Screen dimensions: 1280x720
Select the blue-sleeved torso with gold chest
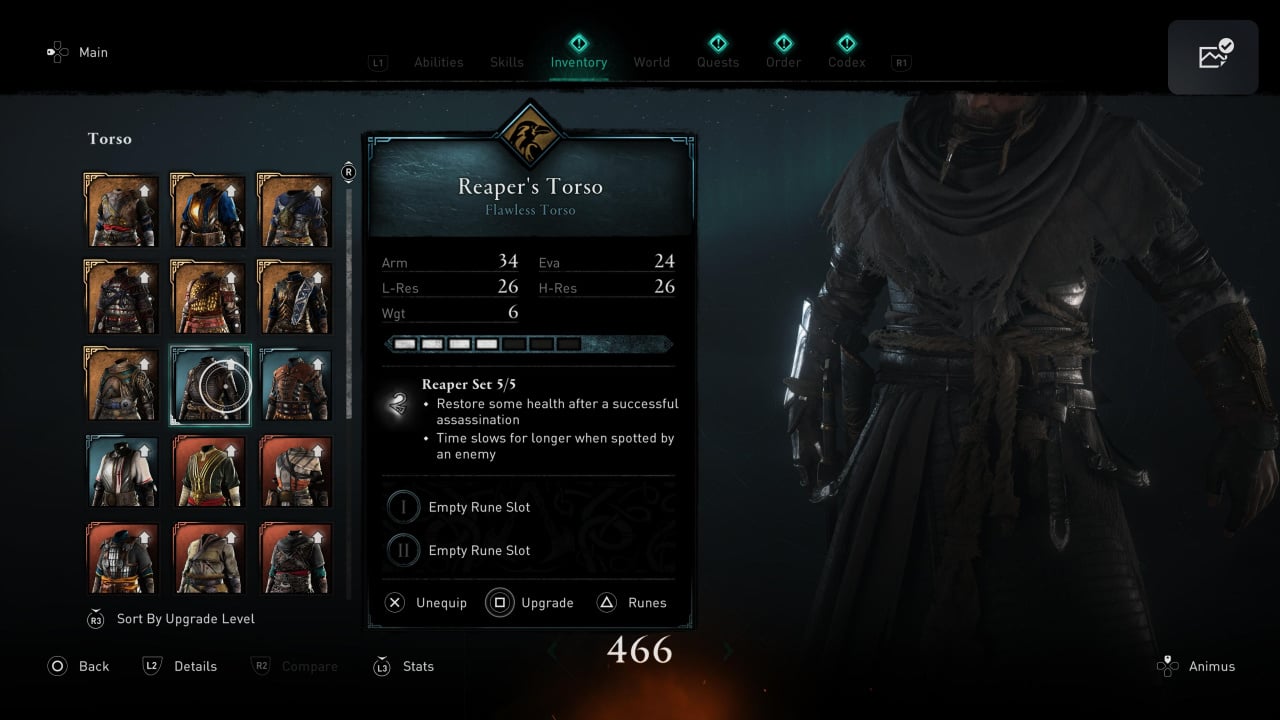click(x=208, y=210)
